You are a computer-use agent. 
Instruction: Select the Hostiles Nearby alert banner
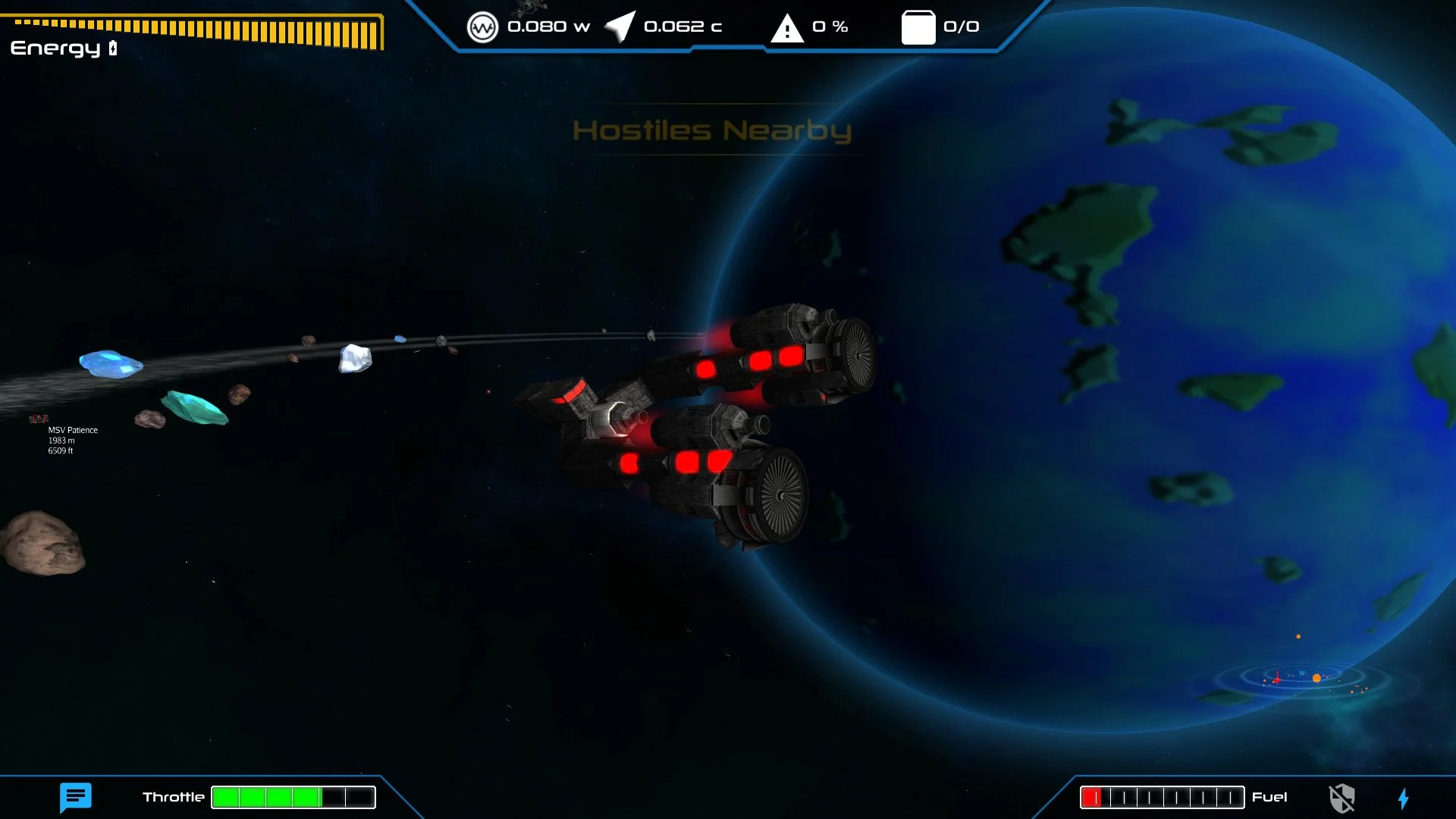[x=714, y=132]
